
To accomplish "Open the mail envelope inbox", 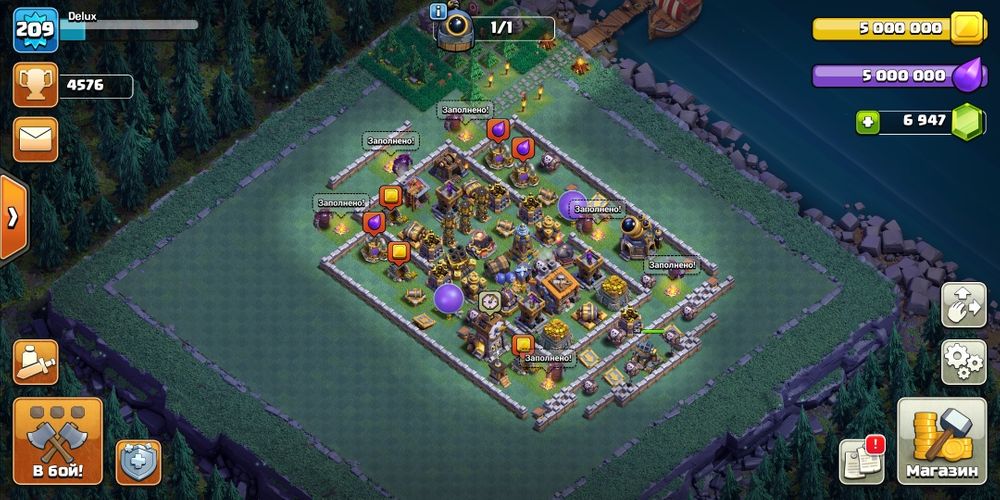I will (x=35, y=139).
